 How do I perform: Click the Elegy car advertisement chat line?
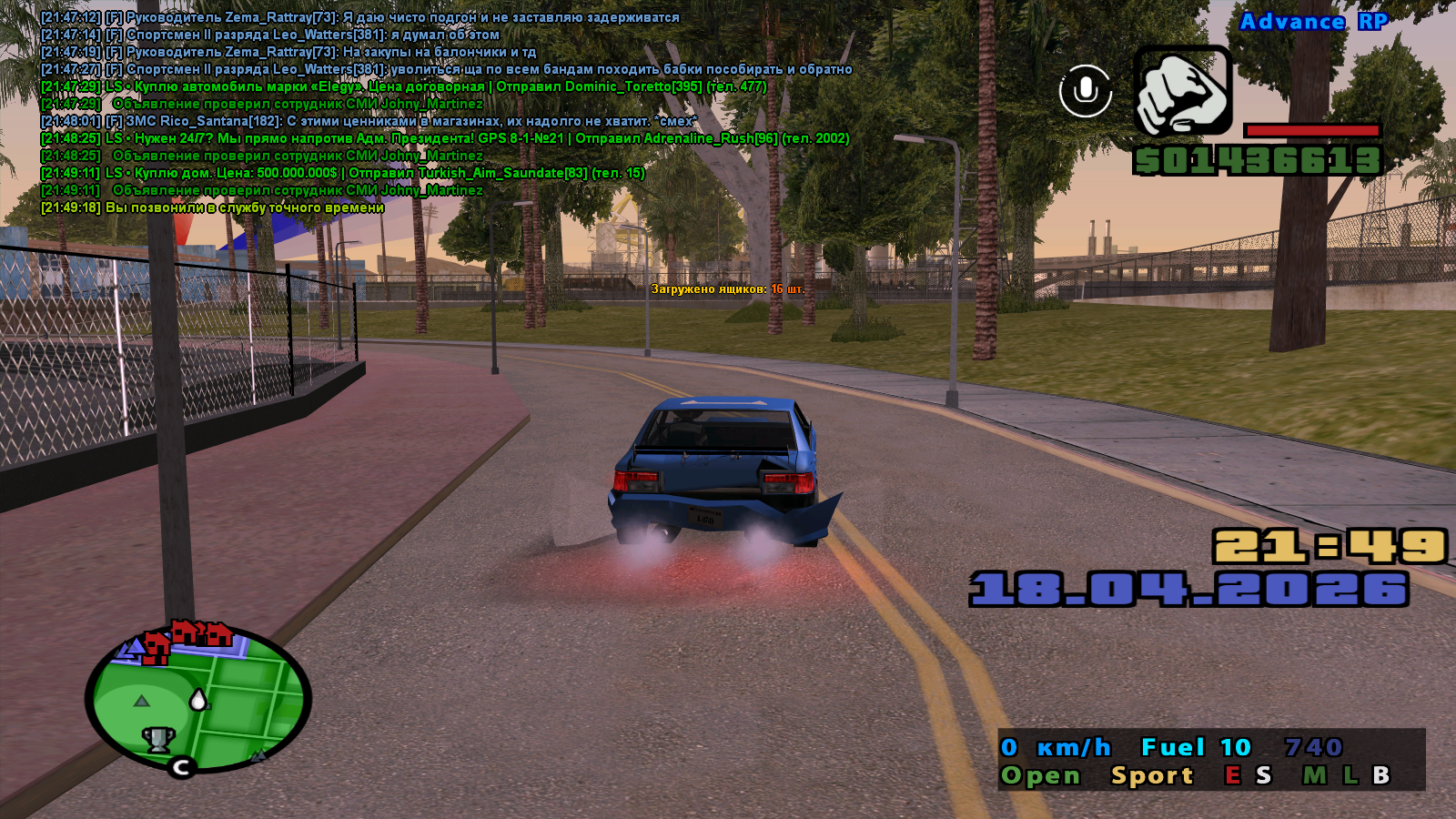coord(403,86)
